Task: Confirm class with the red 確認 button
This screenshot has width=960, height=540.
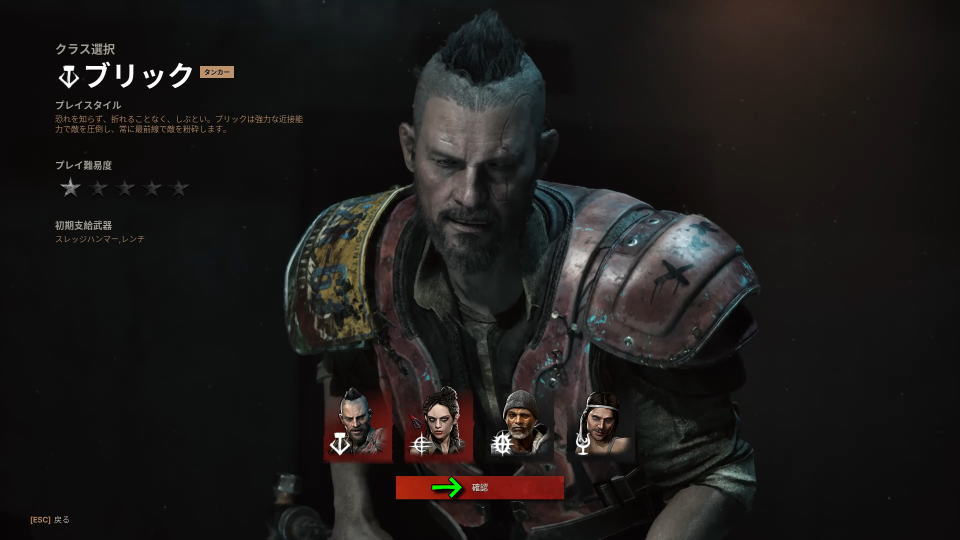Action: [x=480, y=488]
